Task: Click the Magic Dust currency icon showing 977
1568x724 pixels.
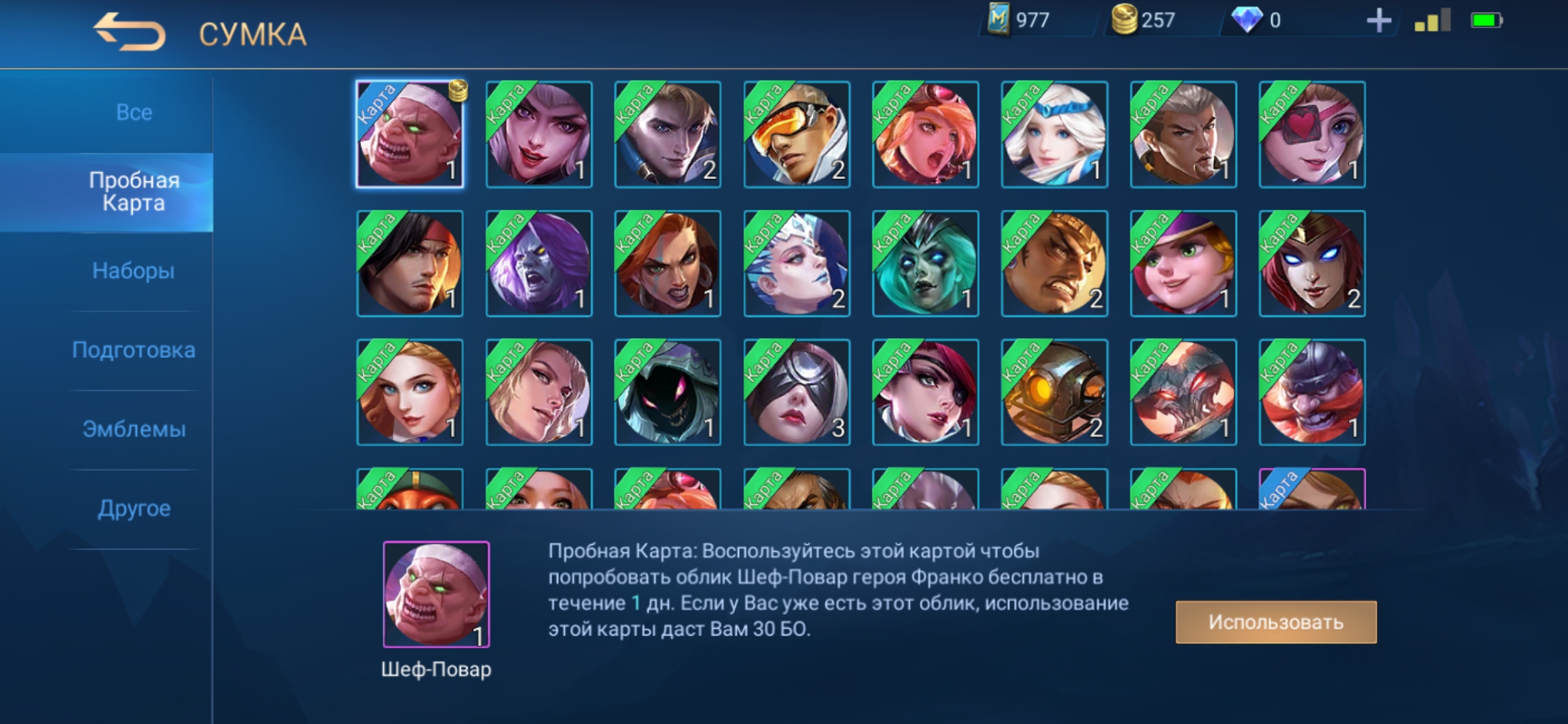Action: pyautogui.click(x=1001, y=20)
